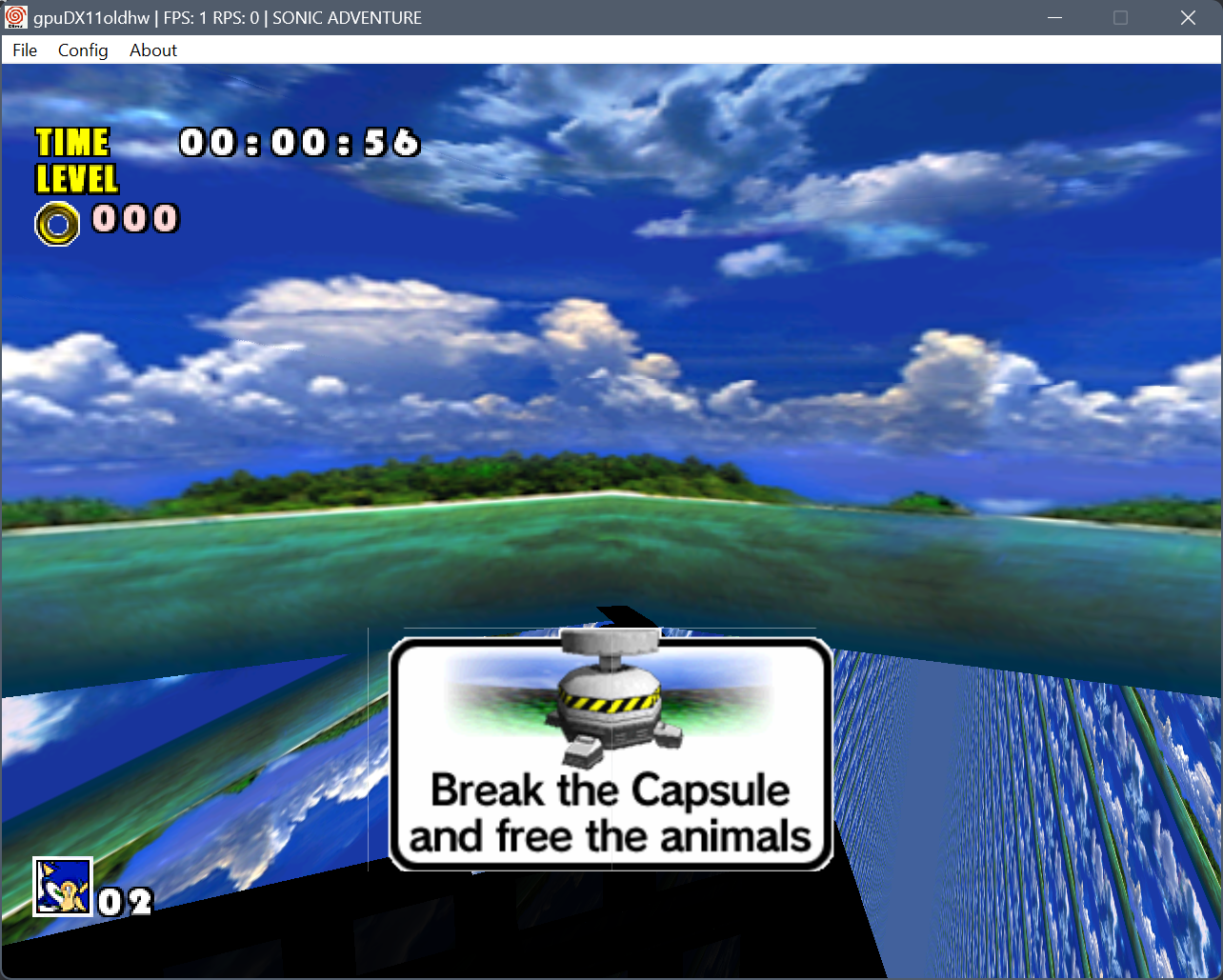Click the gold ring counter icon

[57, 224]
